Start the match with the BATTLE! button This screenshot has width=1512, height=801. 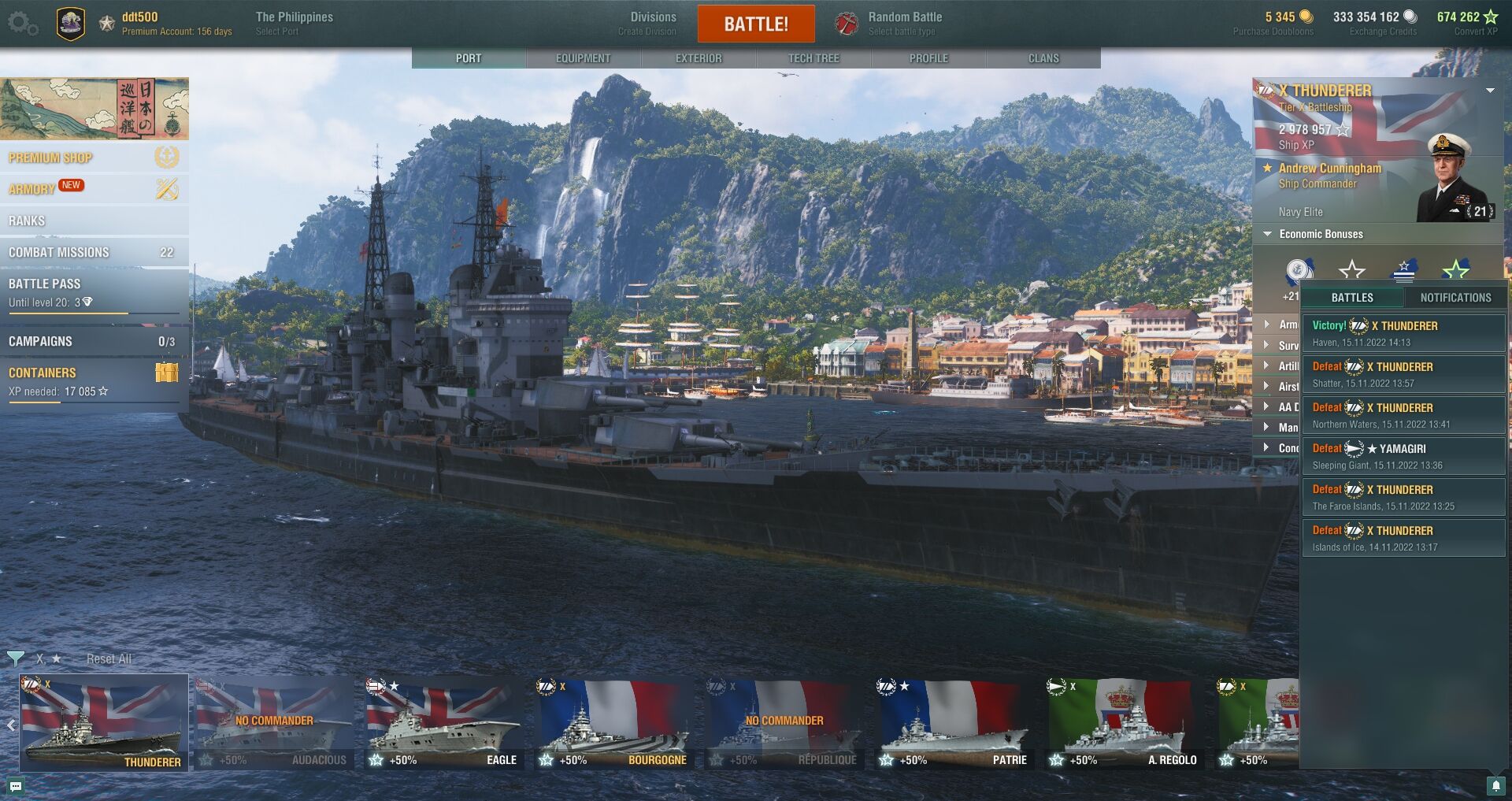tap(755, 24)
